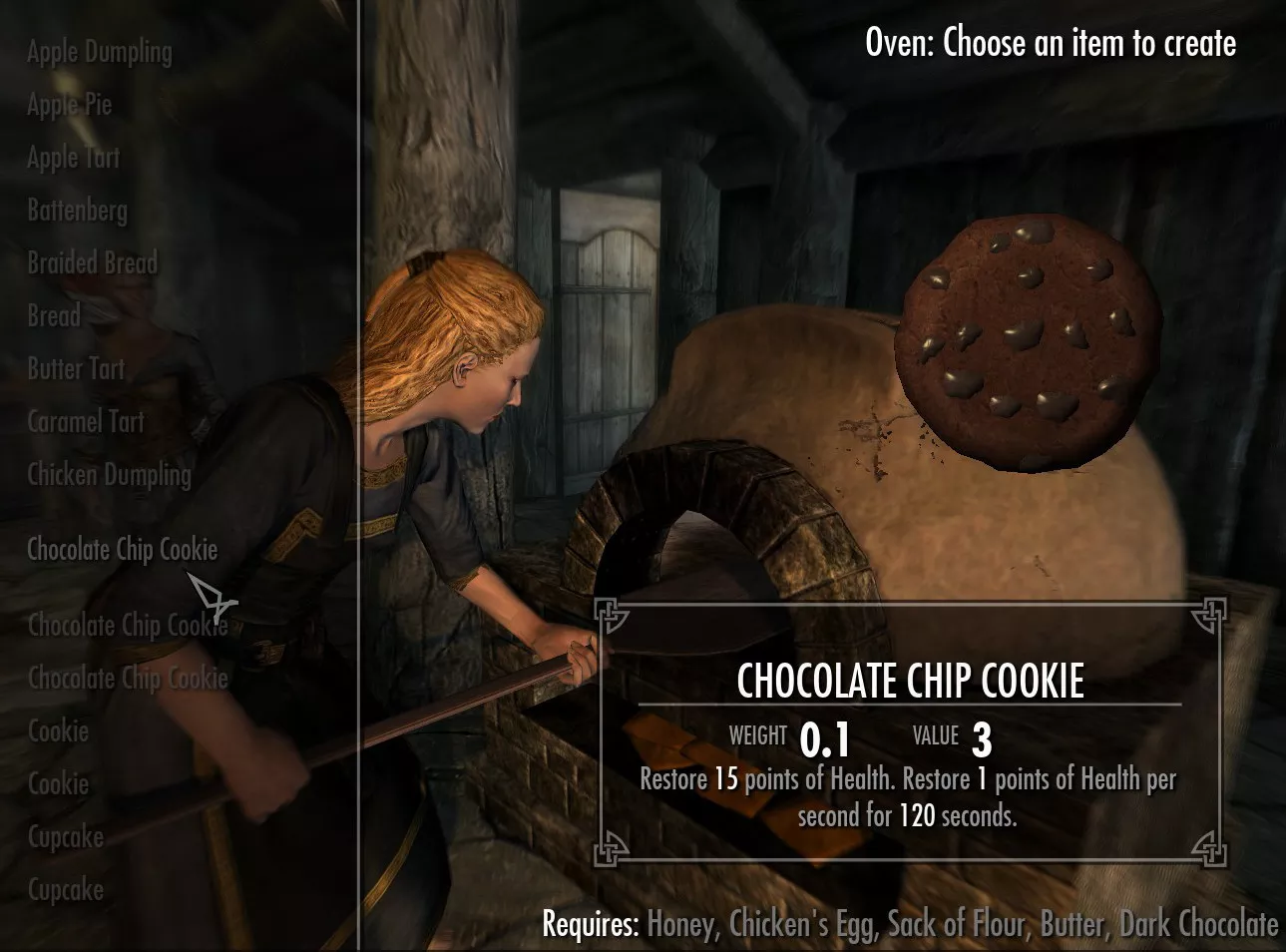1286x952 pixels.
Task: Choose the Apple Pie recipe
Action: coord(69,105)
